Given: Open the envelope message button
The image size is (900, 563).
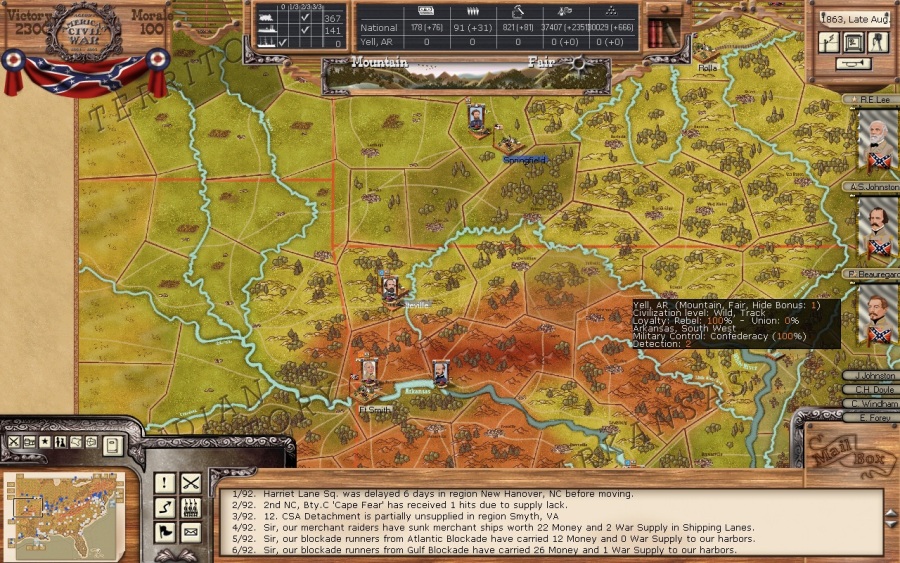Looking at the screenshot, I should tap(190, 531).
